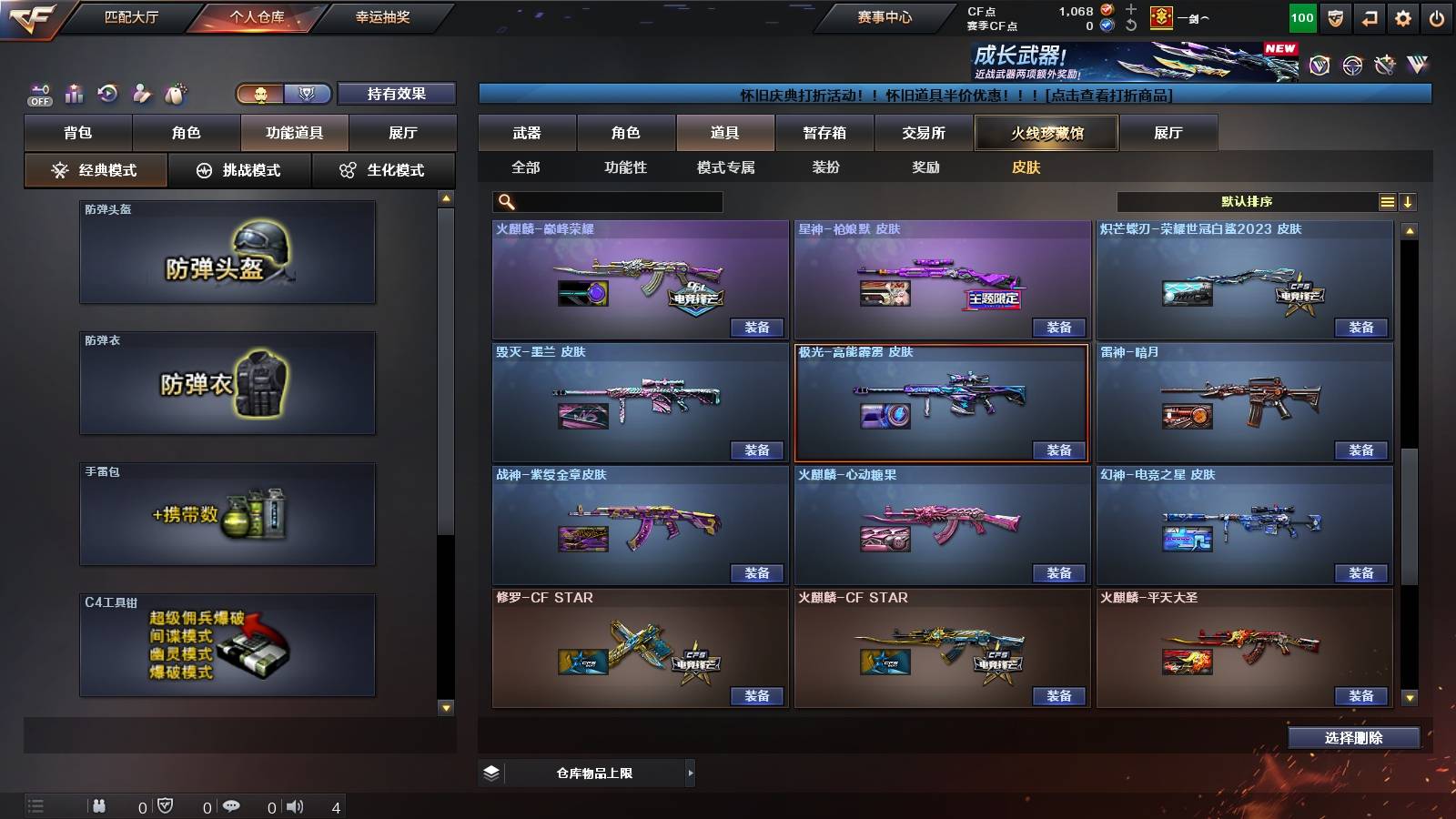
Task: Click the green 100 performance indicator
Action: click(x=1301, y=17)
